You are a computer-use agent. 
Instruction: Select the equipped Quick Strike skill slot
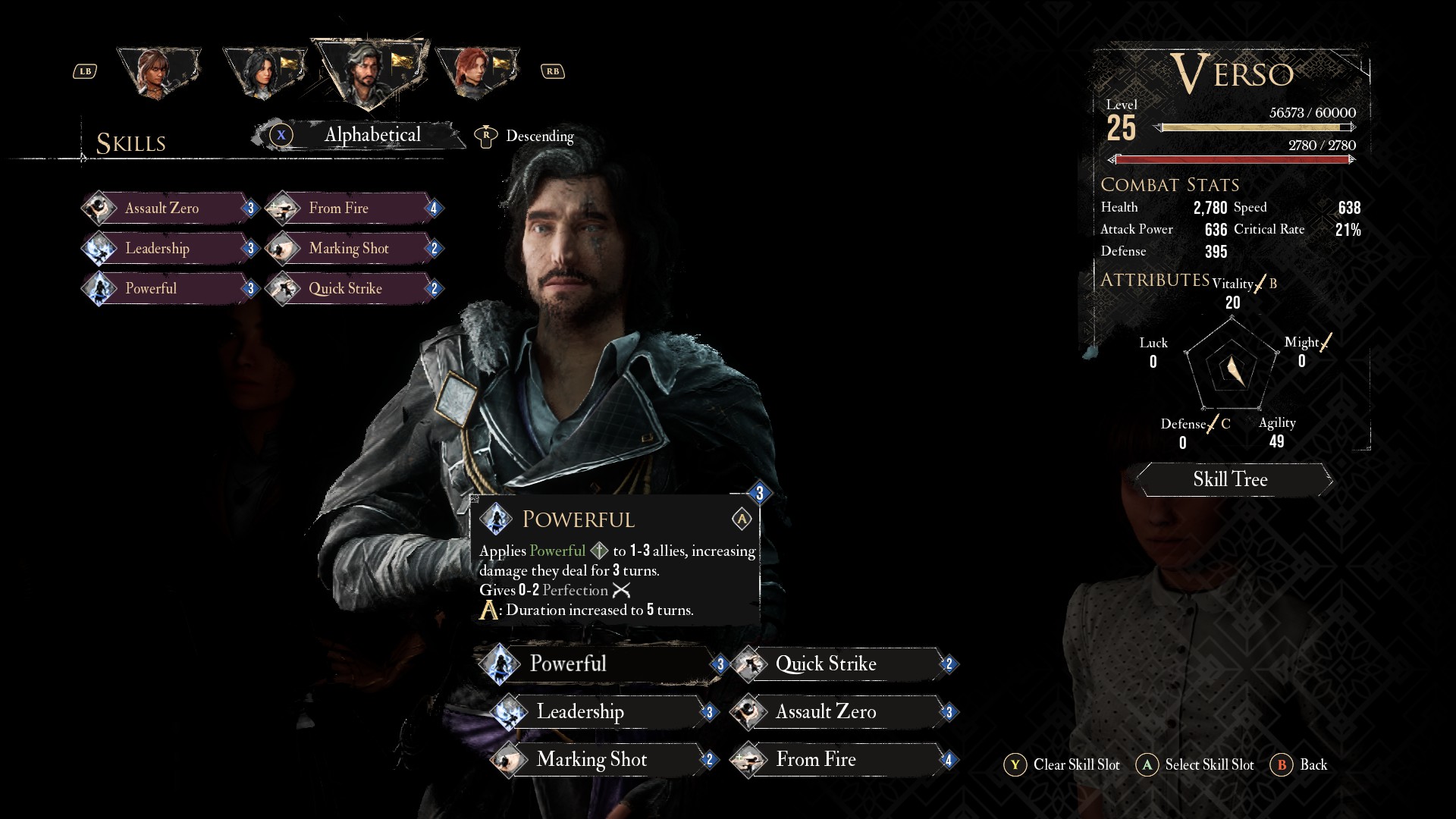(842, 664)
